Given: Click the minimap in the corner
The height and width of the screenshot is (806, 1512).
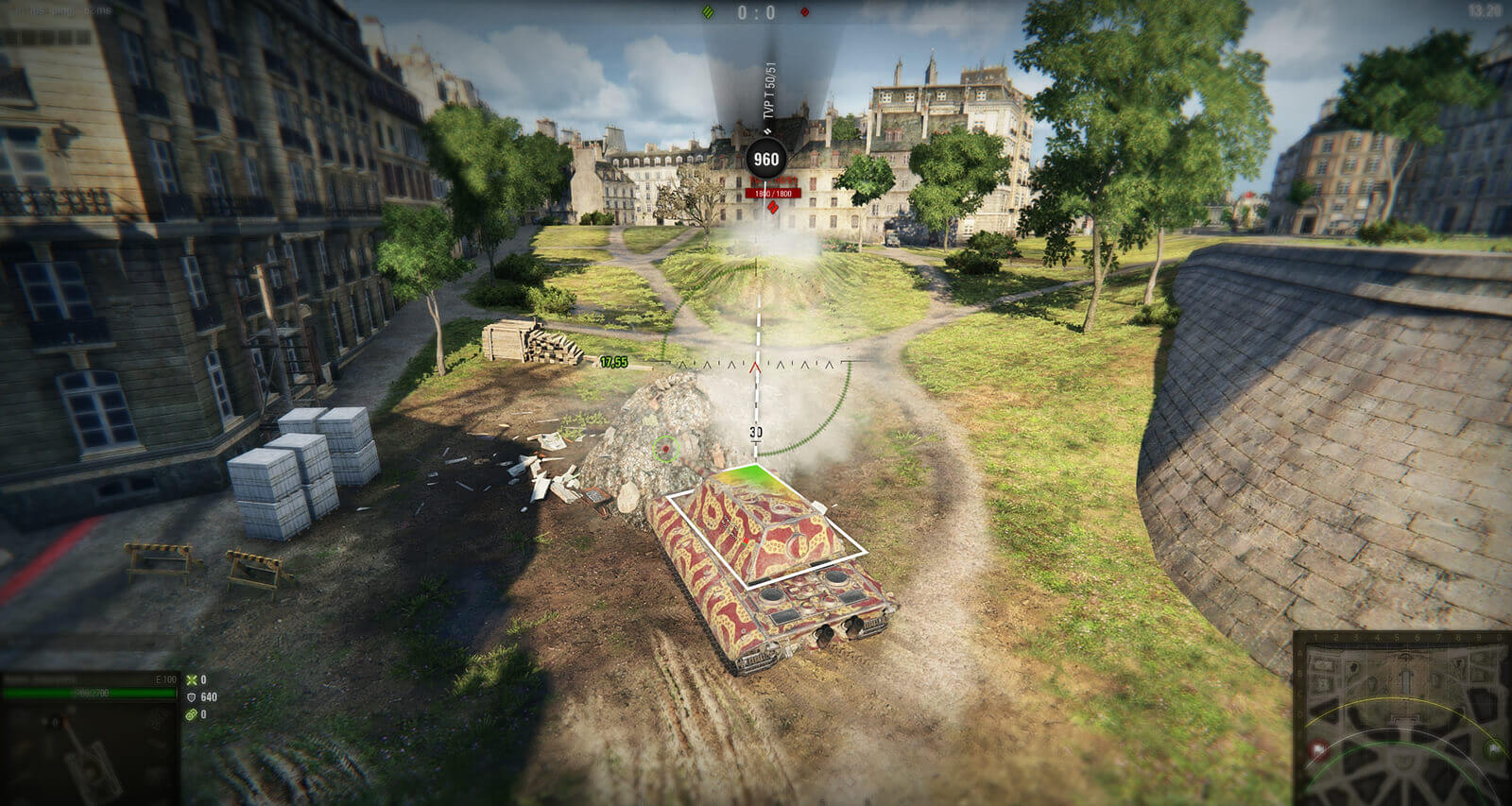Looking at the screenshot, I should (x=1402, y=718).
